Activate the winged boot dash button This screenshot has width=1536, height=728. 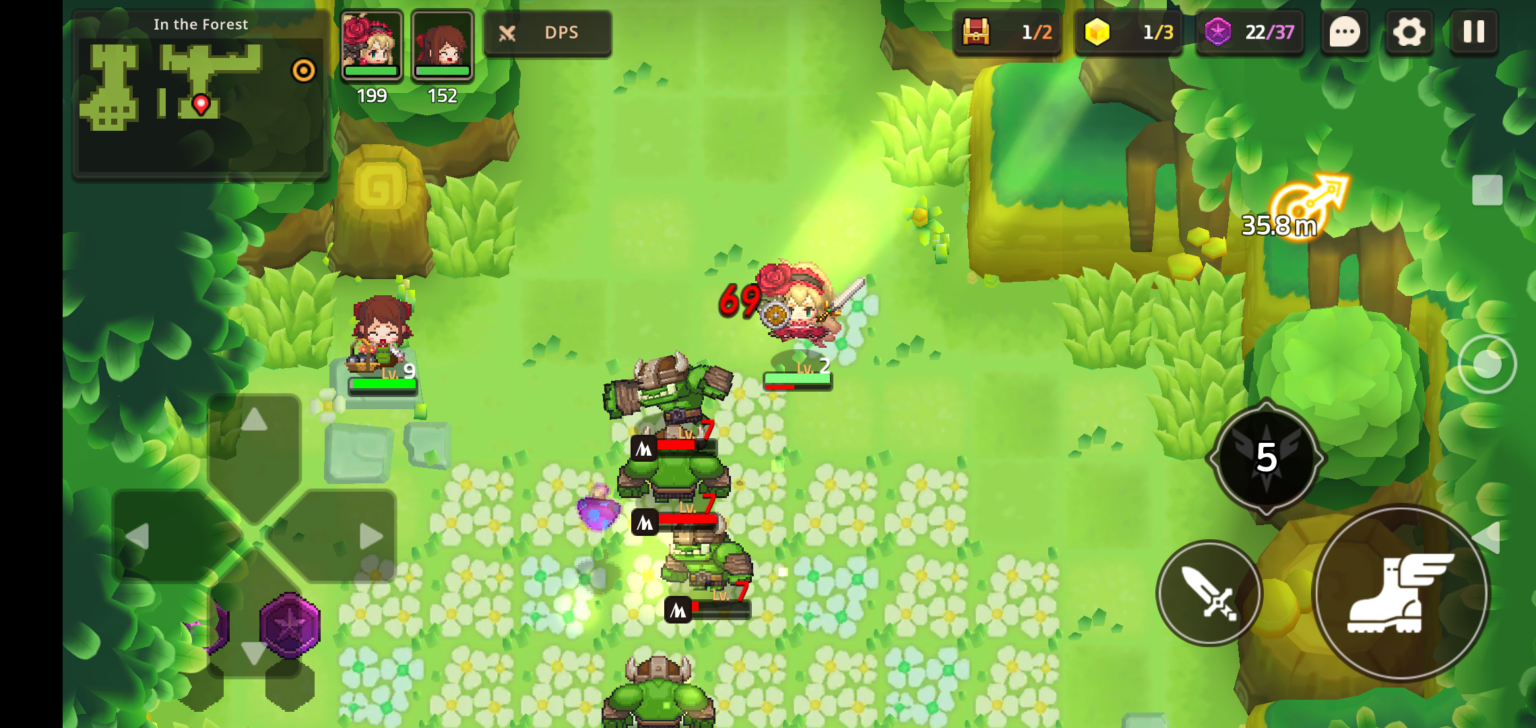(1399, 594)
